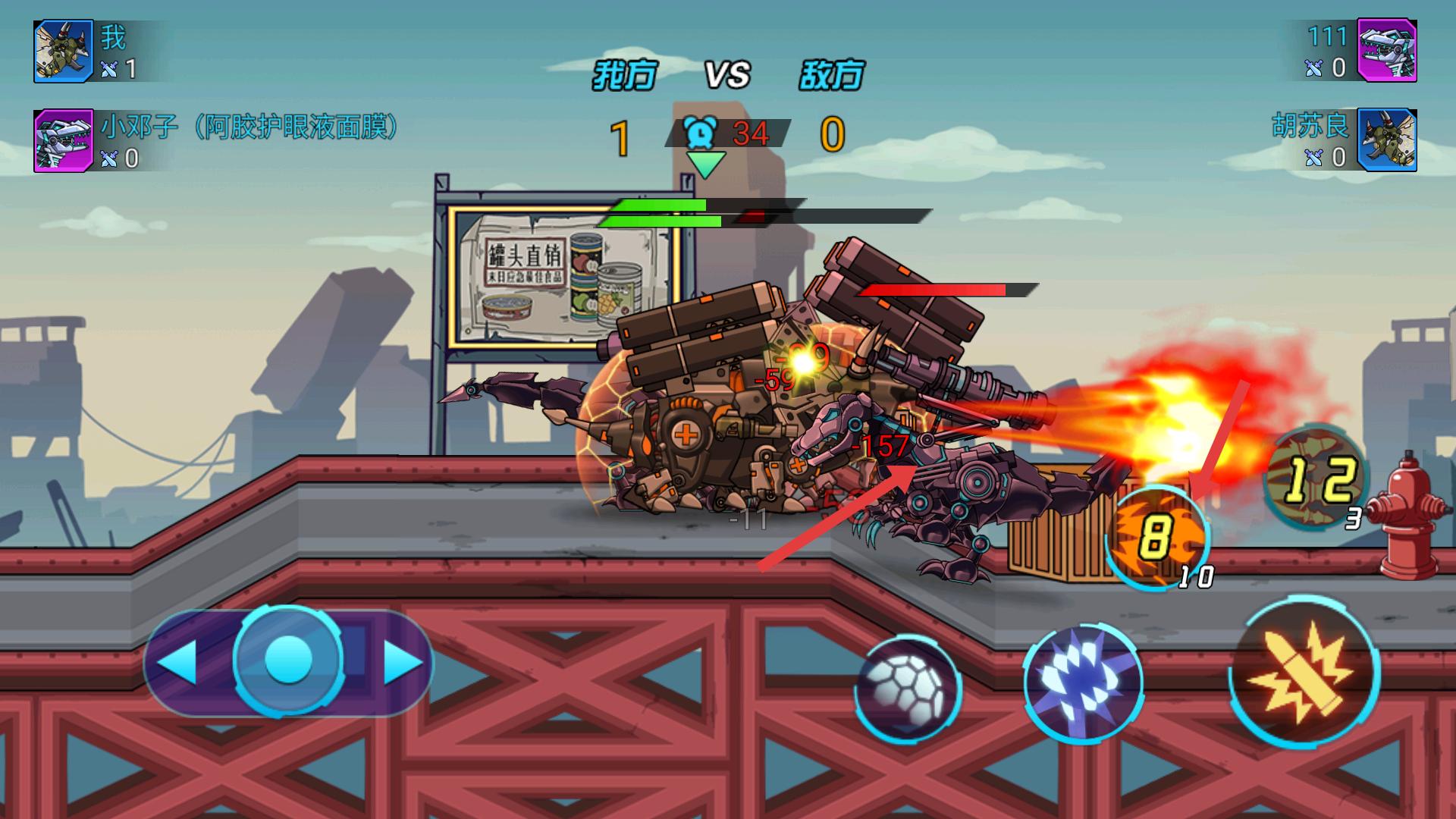Tap the left arrow movement button
Image resolution: width=1456 pixels, height=819 pixels.
[179, 663]
